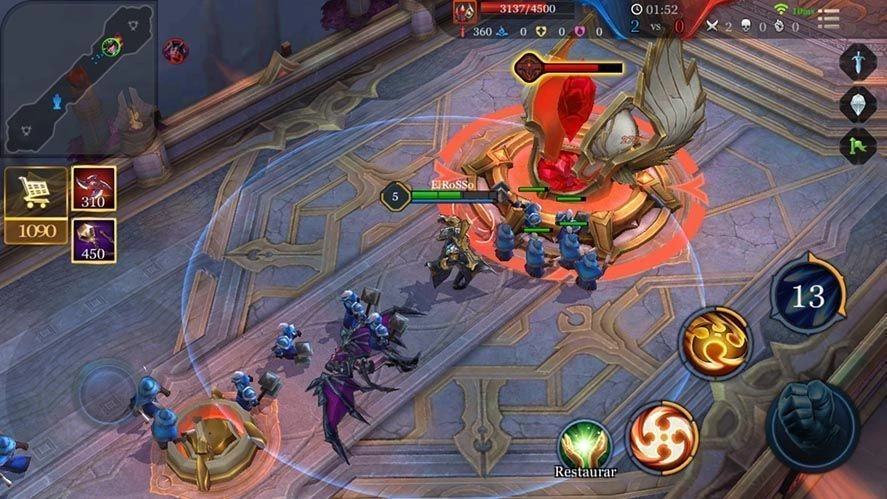The image size is (887, 499).
Task: Send the sword attack signal
Action: (858, 62)
